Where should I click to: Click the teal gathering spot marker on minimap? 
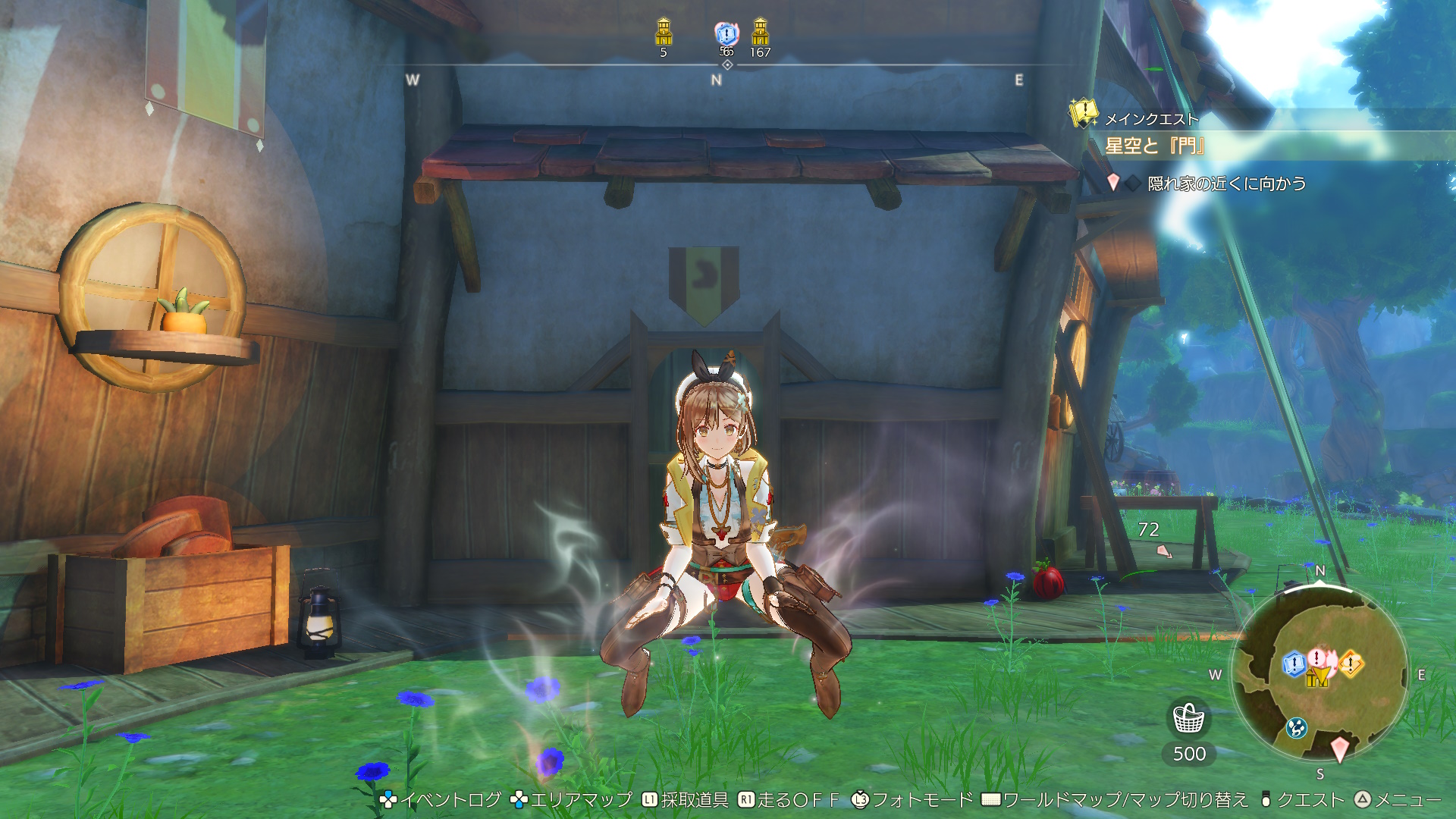pyautogui.click(x=1296, y=728)
